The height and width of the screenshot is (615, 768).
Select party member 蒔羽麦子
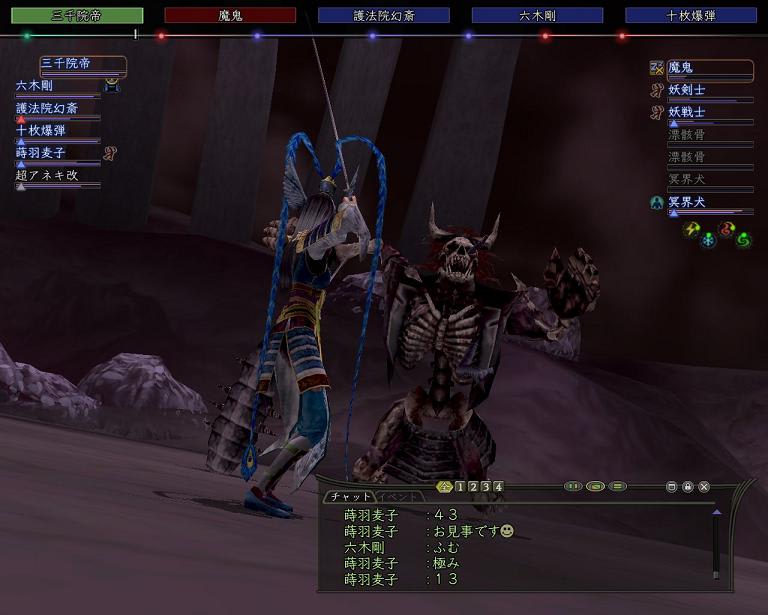[x=41, y=152]
